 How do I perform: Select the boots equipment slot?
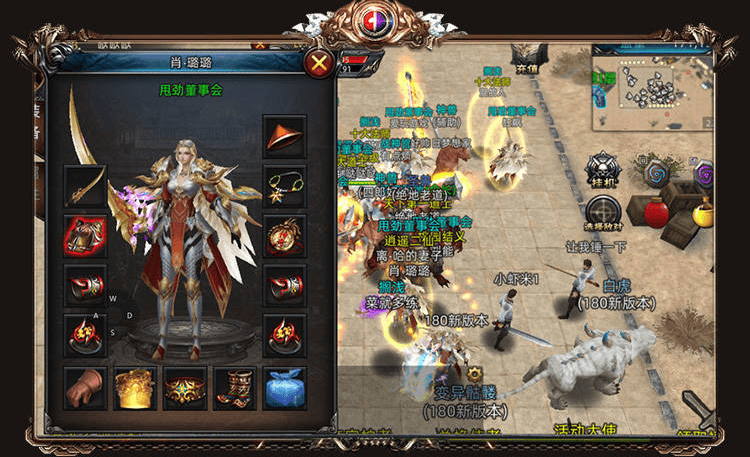tap(235, 387)
